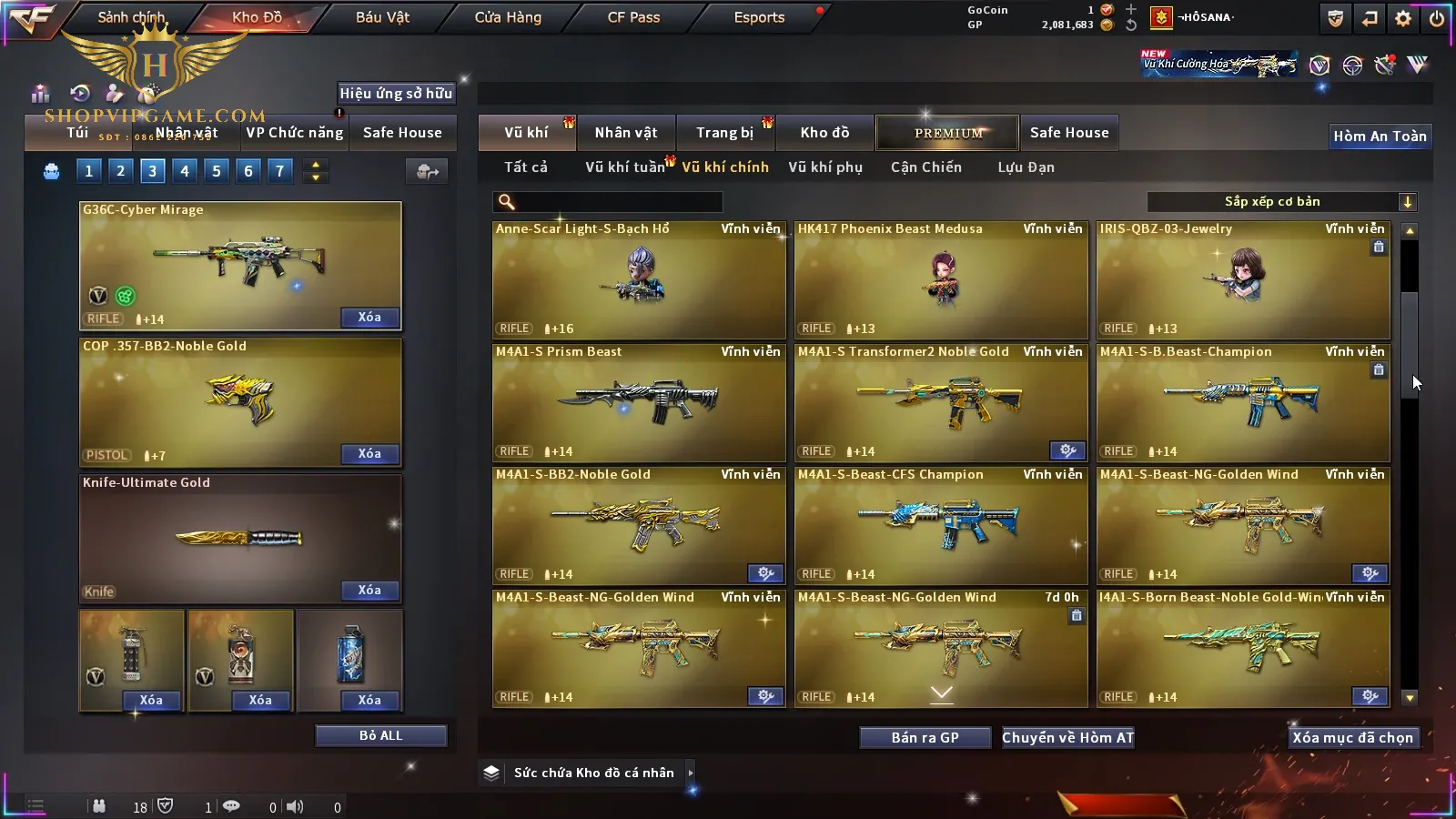Switch to the Nhân vật inventory tab
Screen dimensions: 1456x819
pos(626,133)
